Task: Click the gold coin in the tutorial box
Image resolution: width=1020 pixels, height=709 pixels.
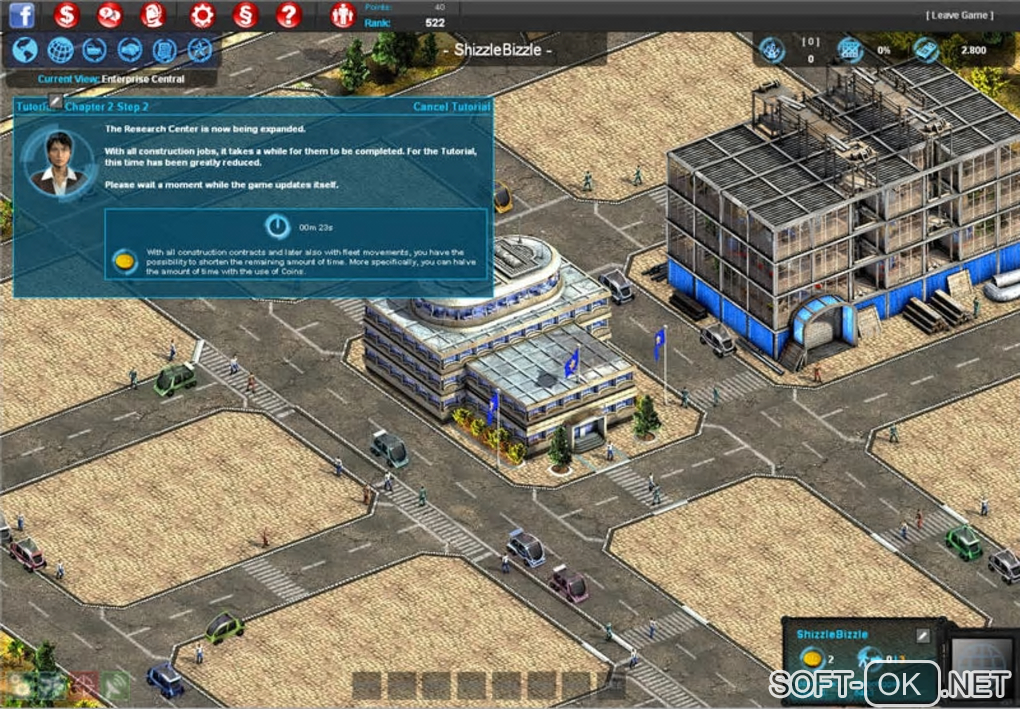Action: [125, 262]
